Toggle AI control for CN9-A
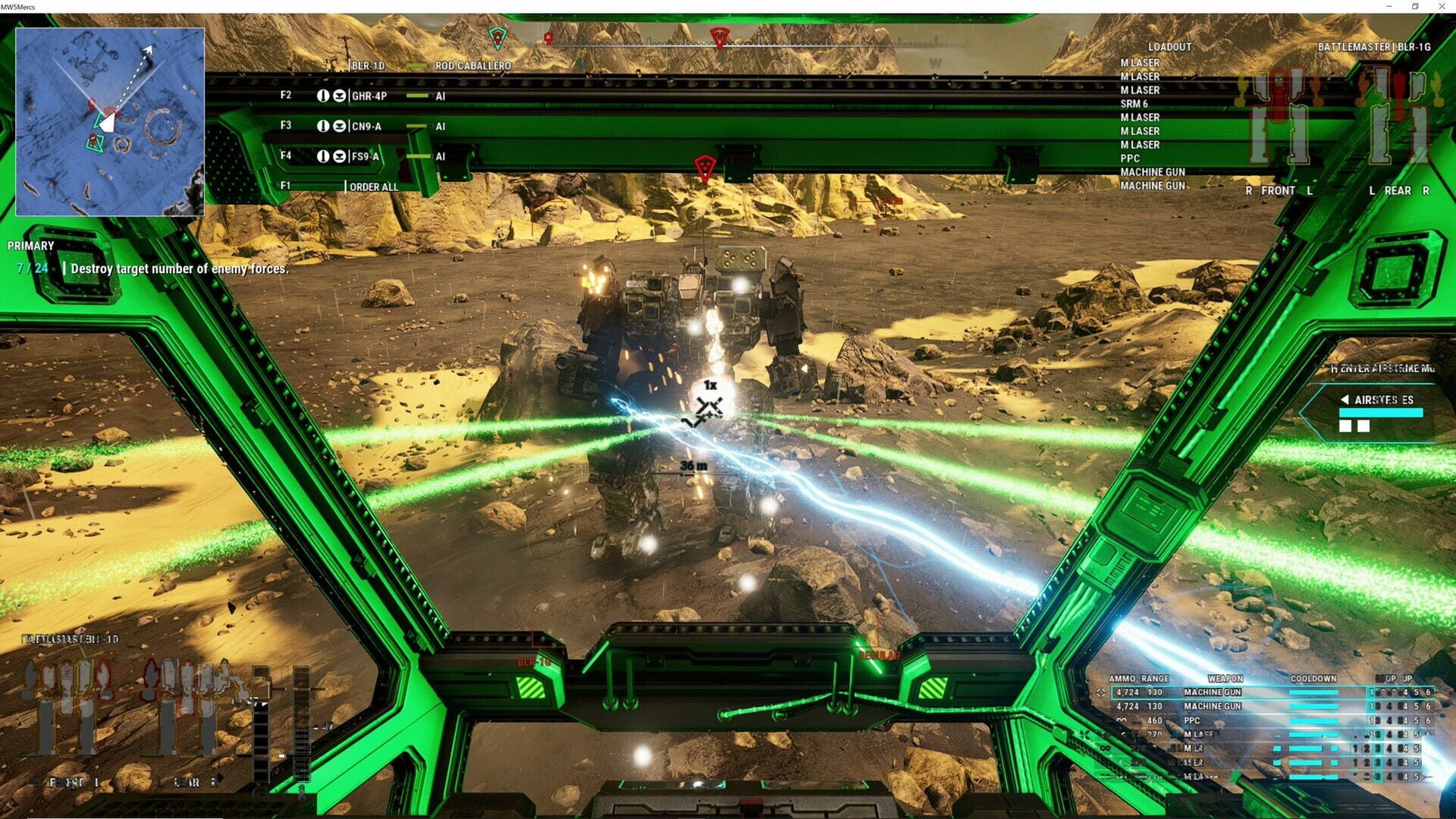Image resolution: width=1456 pixels, height=819 pixels. click(441, 126)
